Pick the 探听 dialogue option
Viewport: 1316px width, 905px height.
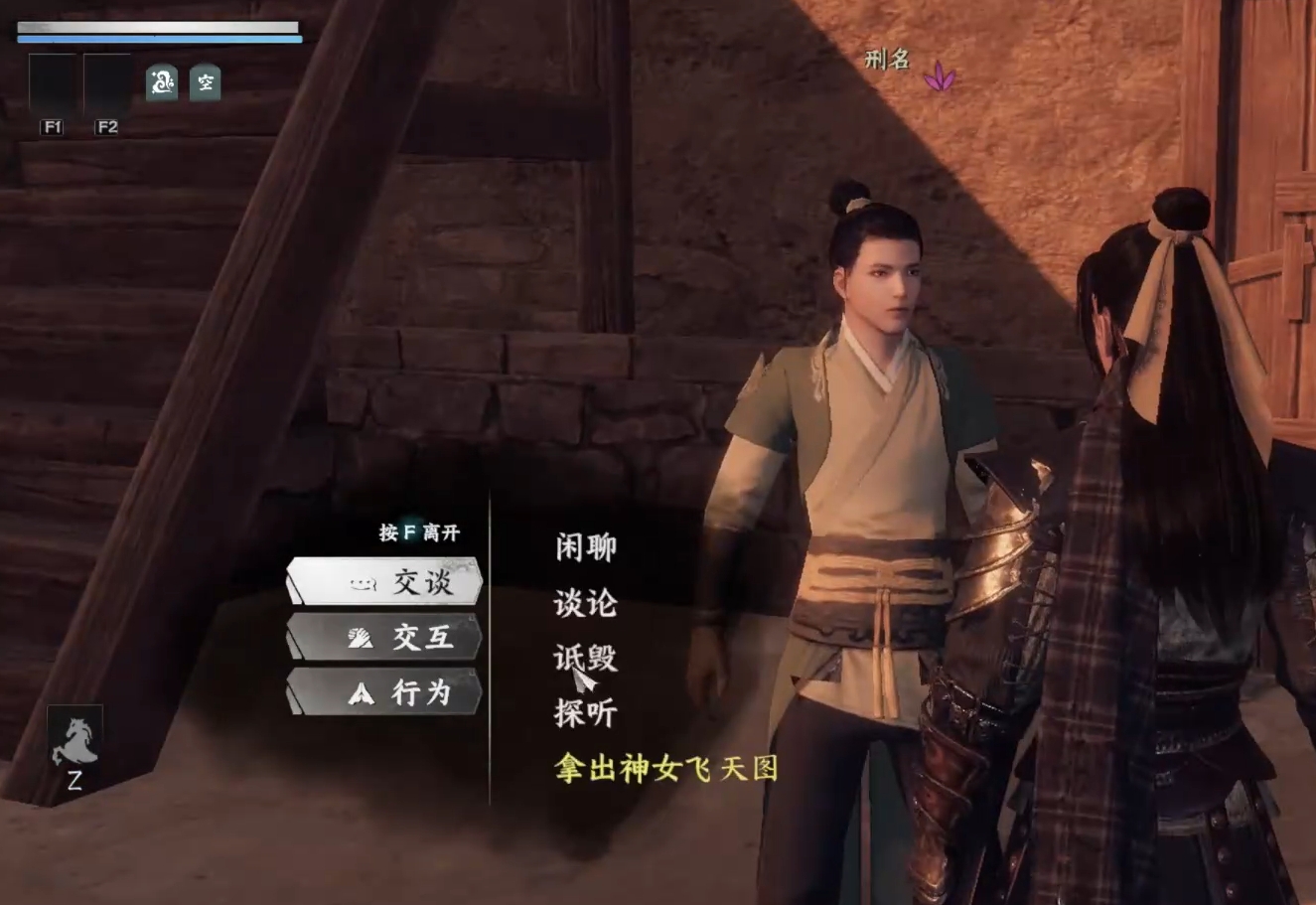[x=584, y=711]
